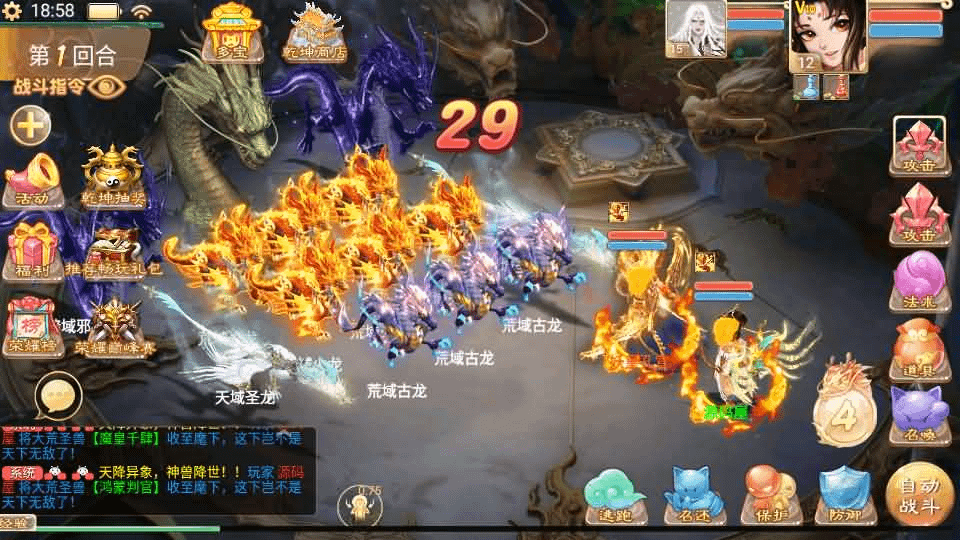This screenshot has width=960, height=540.
Task: Open the 乾坤抽奖 lottery
Action: (x=110, y=177)
